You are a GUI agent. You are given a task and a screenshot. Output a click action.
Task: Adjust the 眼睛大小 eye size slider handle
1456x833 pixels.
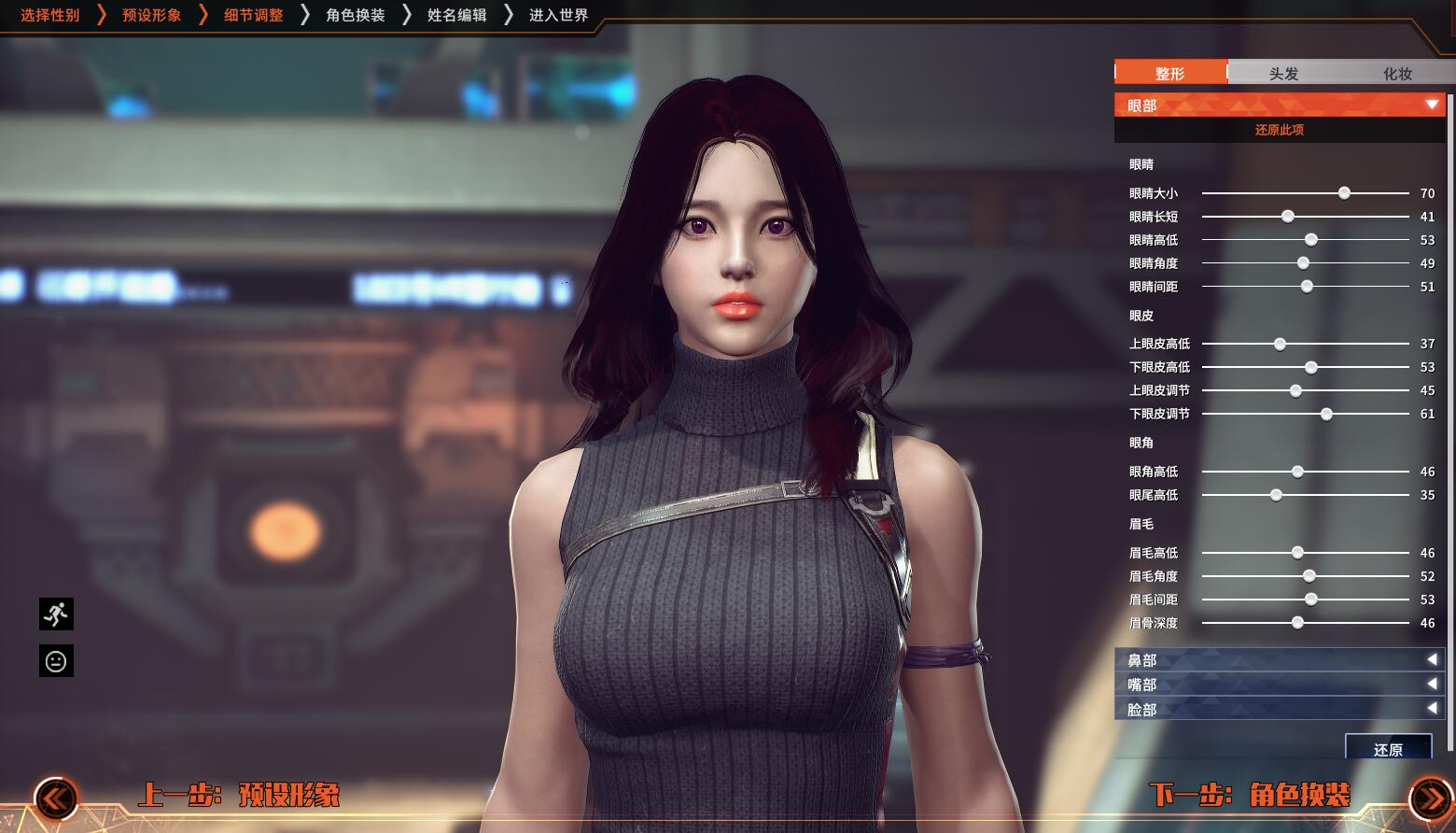[x=1344, y=193]
